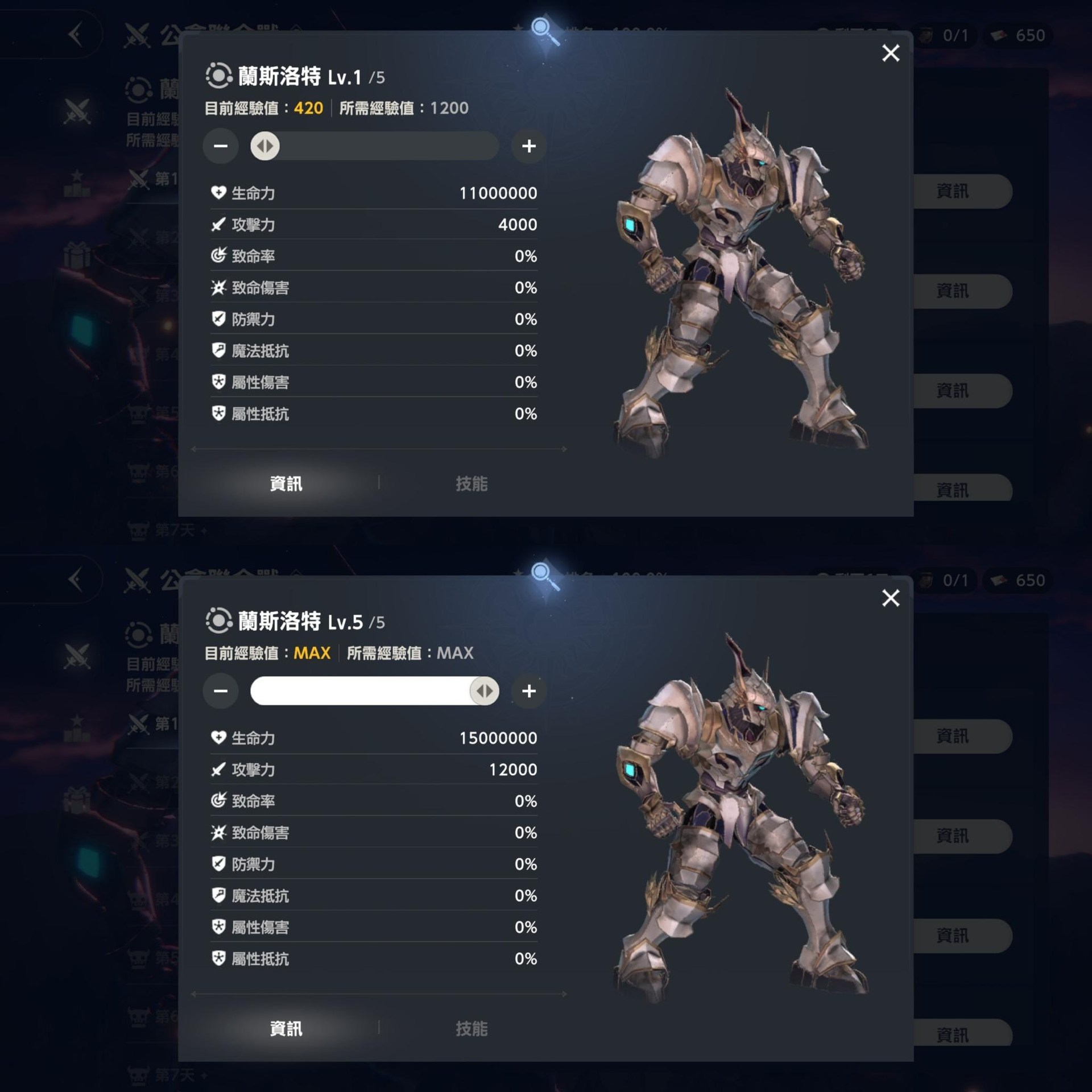The width and height of the screenshot is (1092, 1092).
Task: Open the 650 ticket currency display
Action: [1019, 35]
